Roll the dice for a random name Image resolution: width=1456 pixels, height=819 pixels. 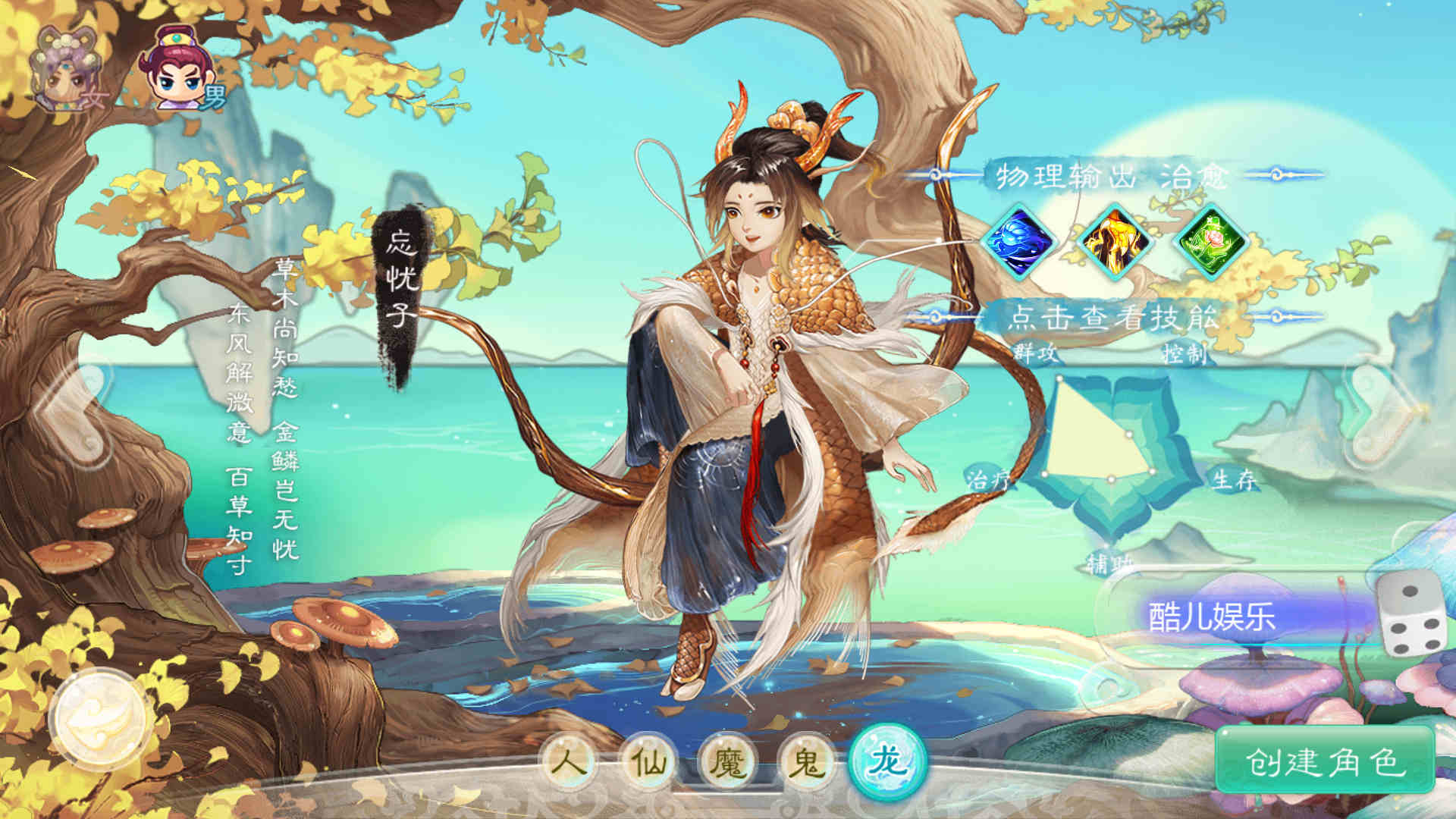(x=1411, y=613)
